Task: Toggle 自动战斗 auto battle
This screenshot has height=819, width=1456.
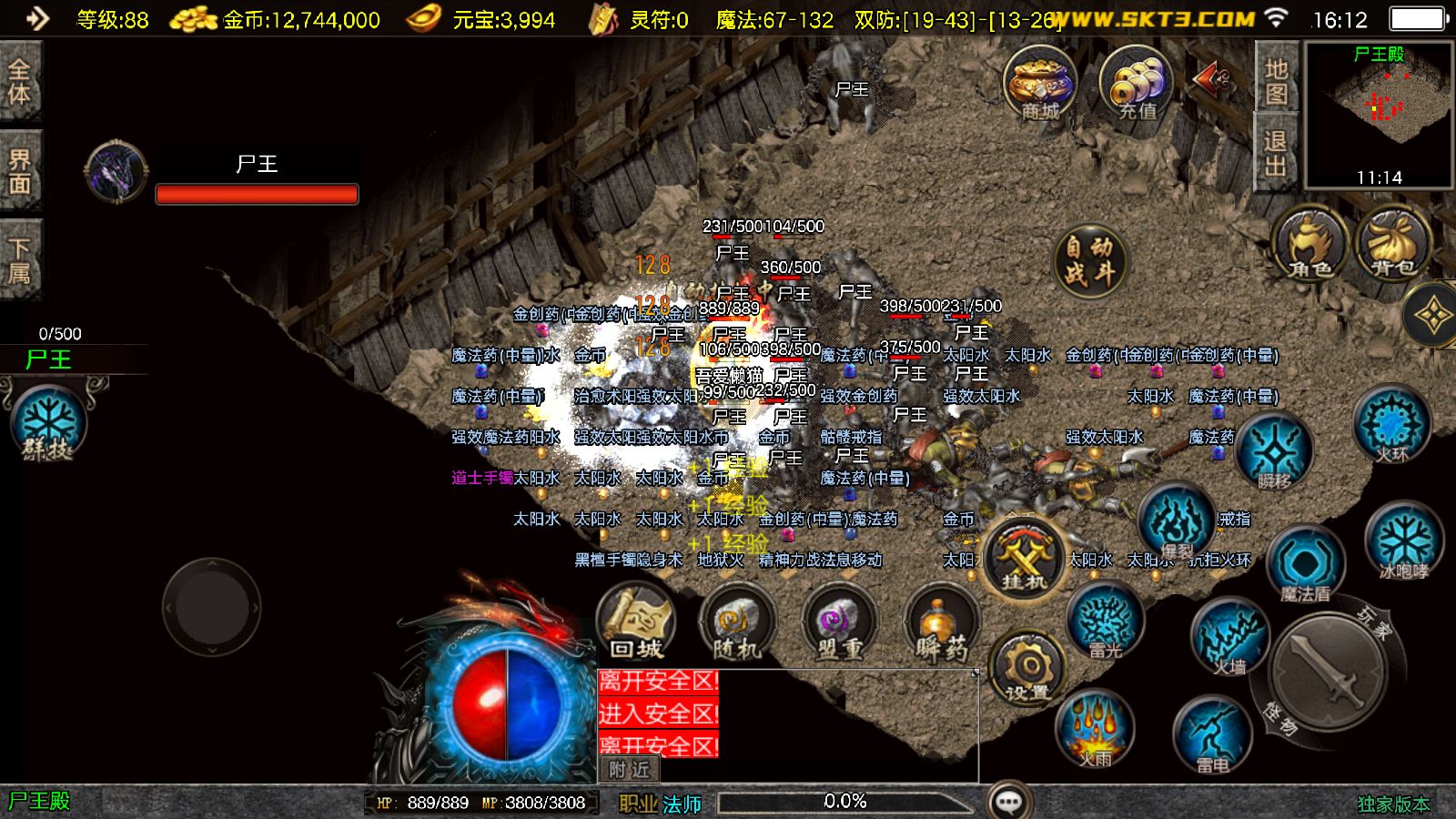Action: [1089, 261]
